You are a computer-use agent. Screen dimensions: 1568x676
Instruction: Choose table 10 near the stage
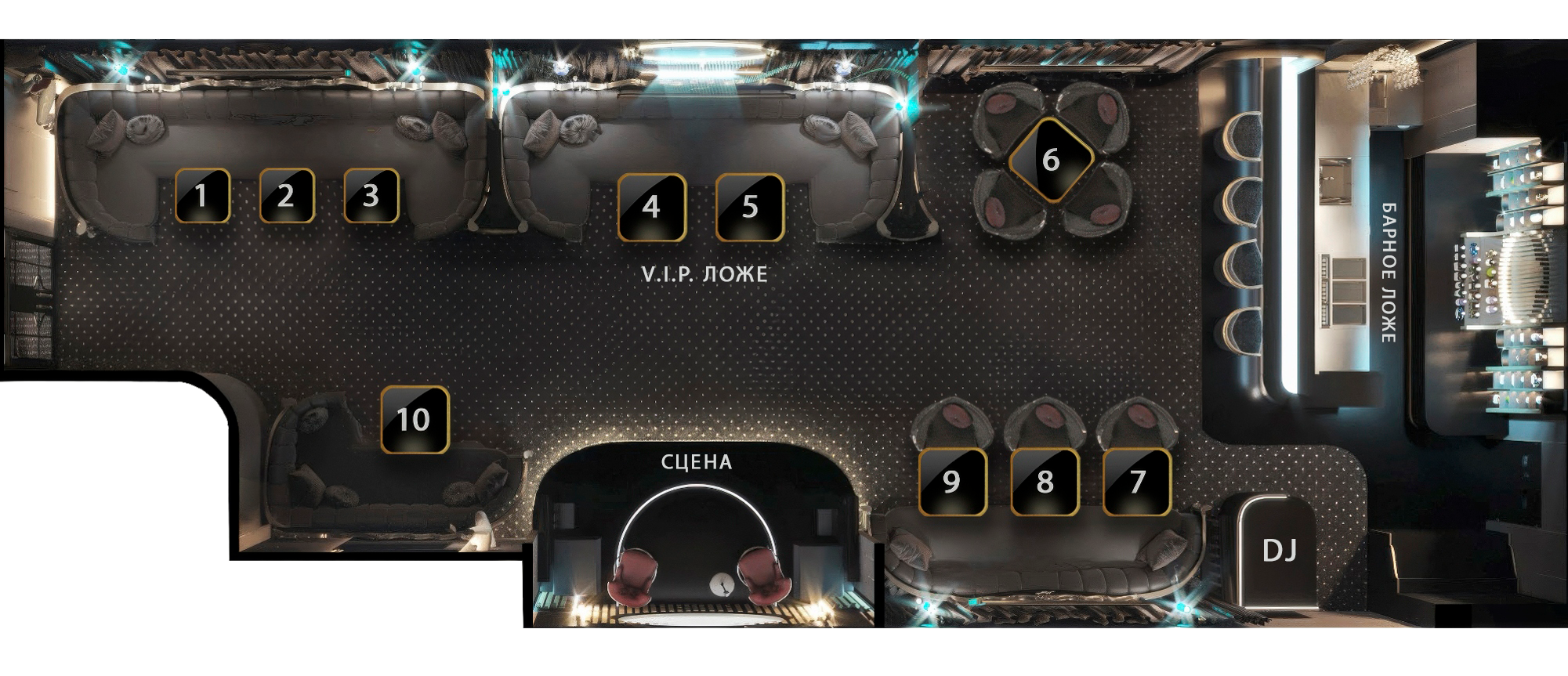click(415, 420)
